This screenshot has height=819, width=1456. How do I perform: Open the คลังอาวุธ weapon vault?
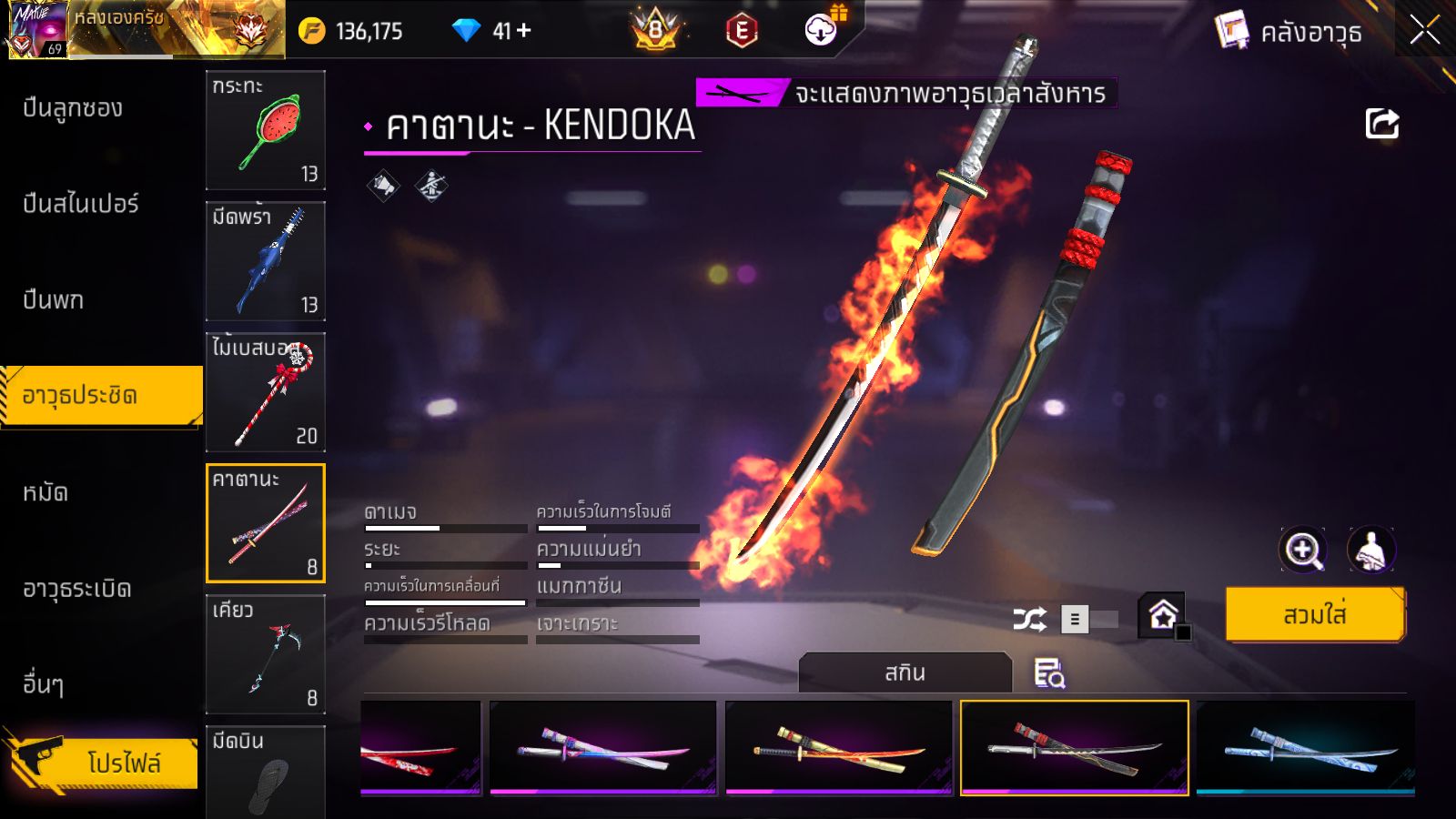(x=1290, y=33)
